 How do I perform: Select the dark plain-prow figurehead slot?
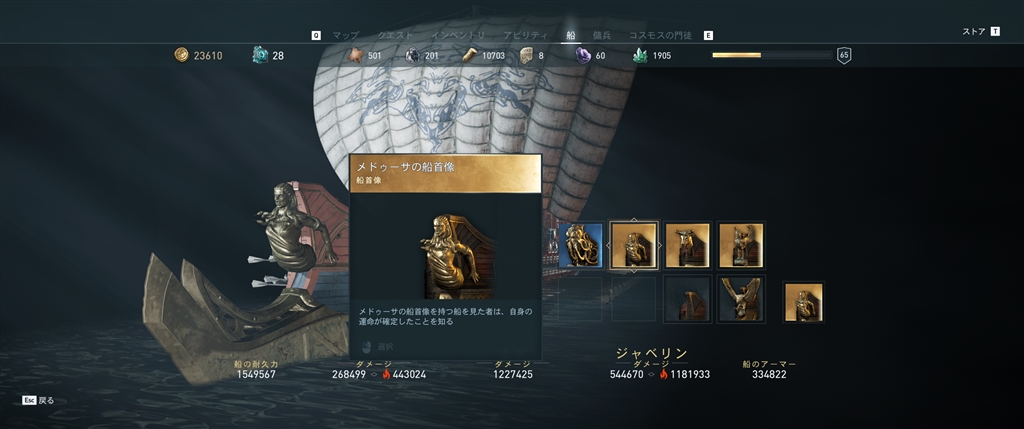(x=687, y=299)
